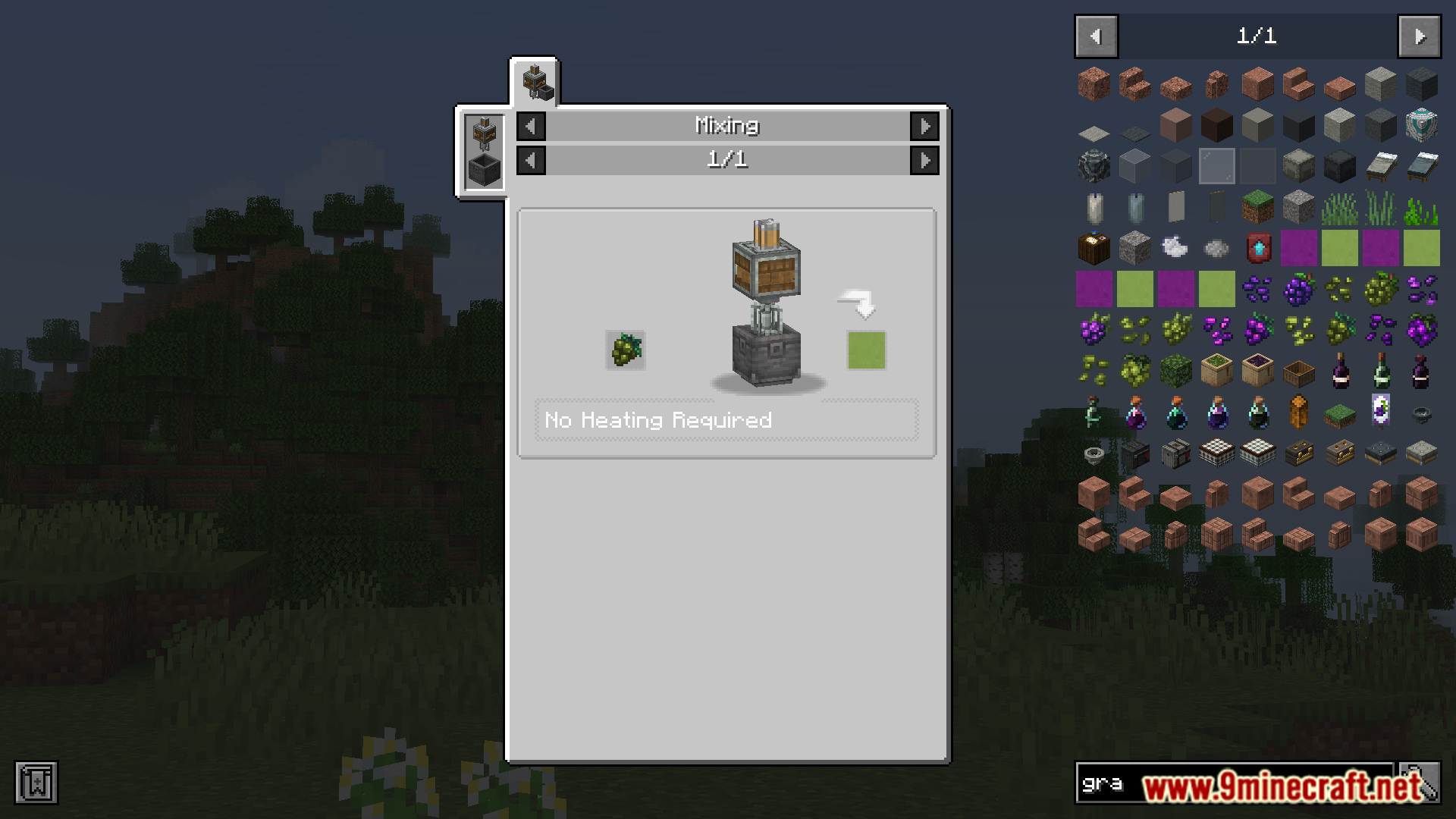The height and width of the screenshot is (819, 1456).
Task: Click the item search field
Action: pyautogui.click(x=1232, y=783)
